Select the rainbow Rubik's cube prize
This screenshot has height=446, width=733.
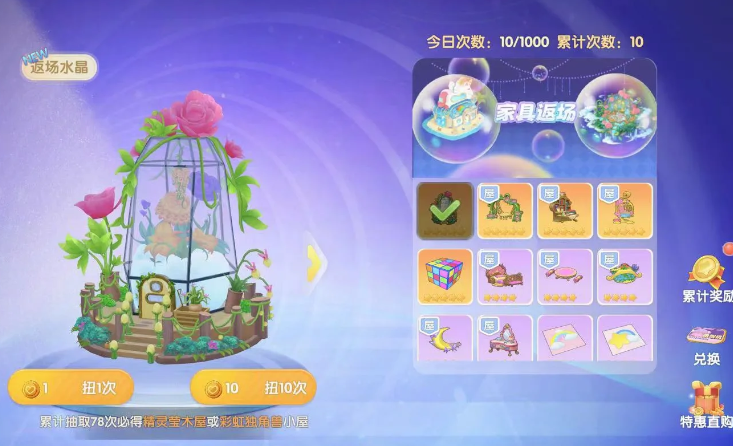tap(444, 276)
